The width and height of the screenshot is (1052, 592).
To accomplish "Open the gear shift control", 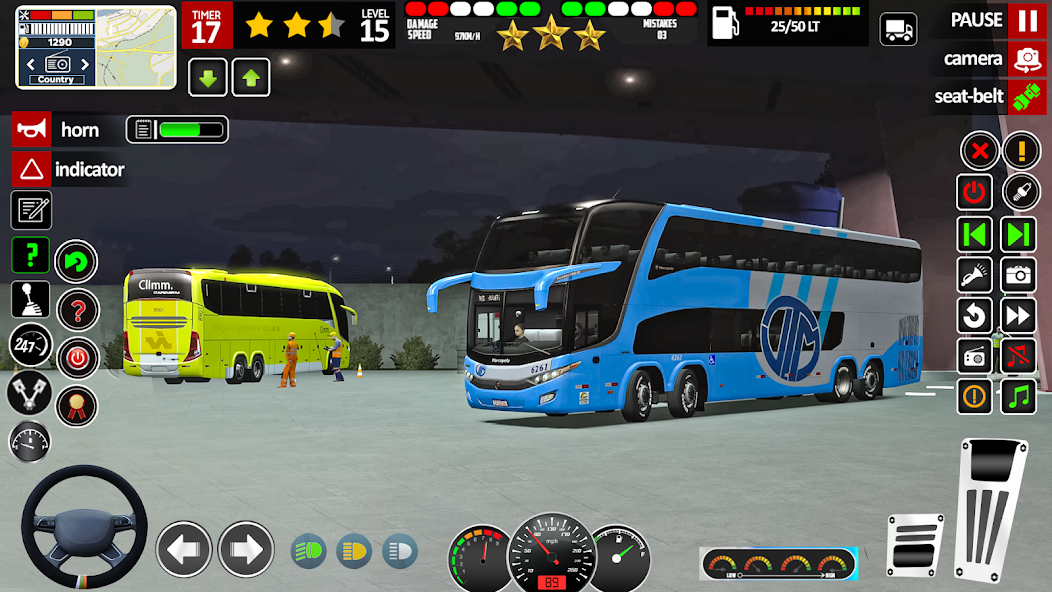I will (x=30, y=299).
